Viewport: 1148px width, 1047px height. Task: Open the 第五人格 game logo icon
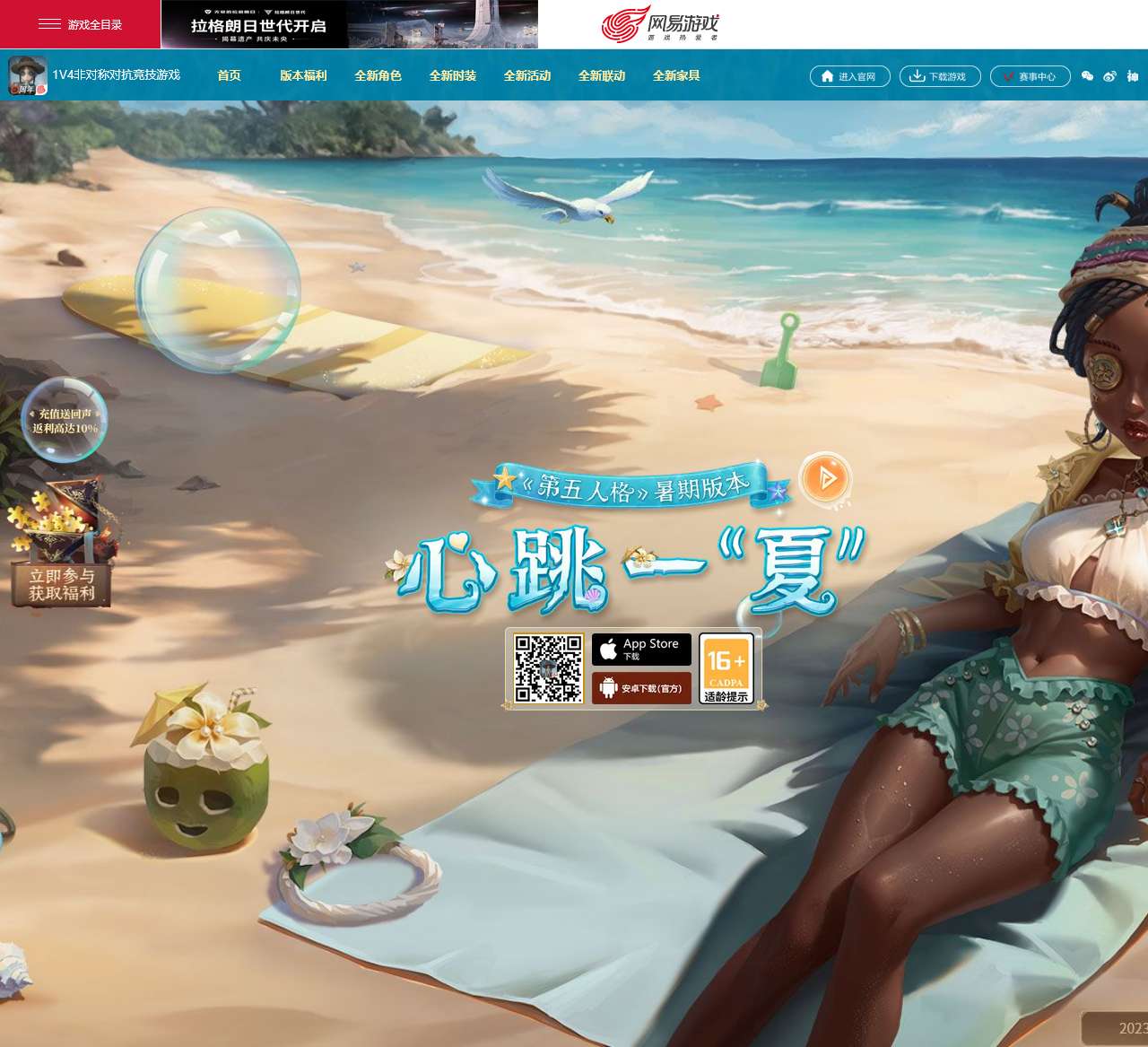coord(26,75)
